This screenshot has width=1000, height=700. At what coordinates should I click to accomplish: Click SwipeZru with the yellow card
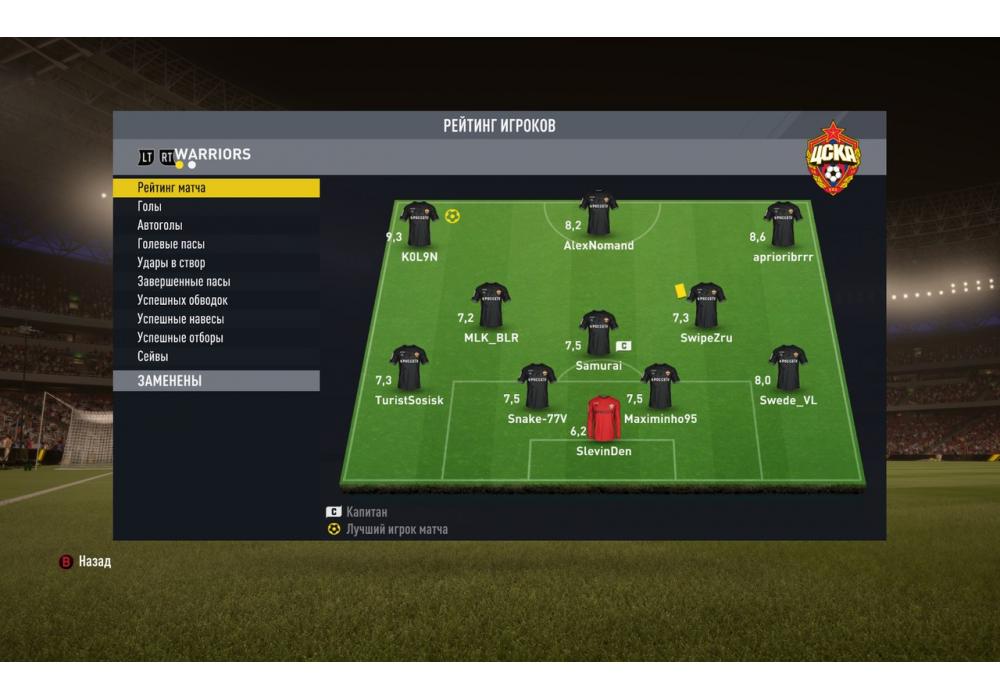pyautogui.click(x=706, y=305)
